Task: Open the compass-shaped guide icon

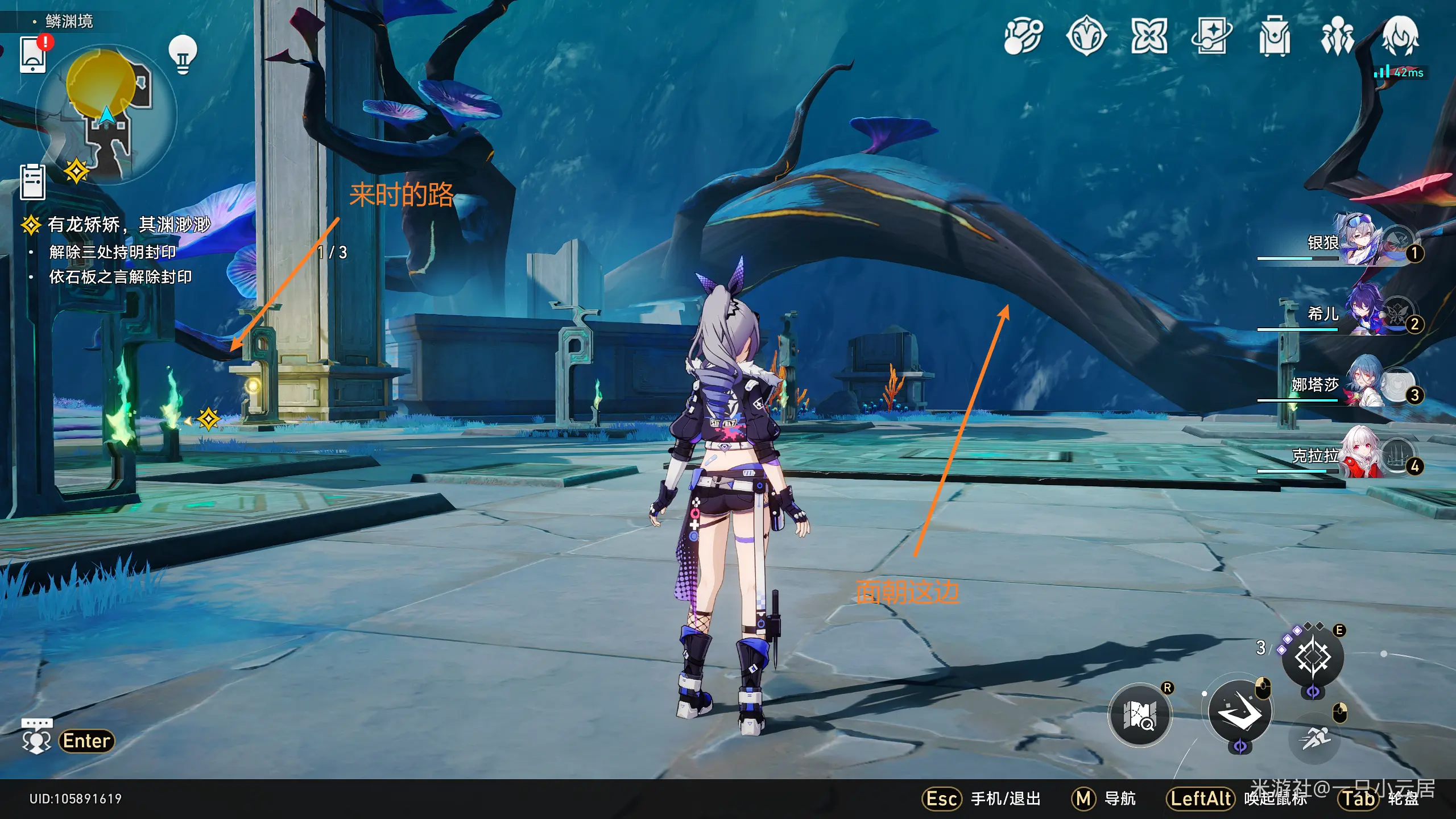Action: click(x=1086, y=36)
